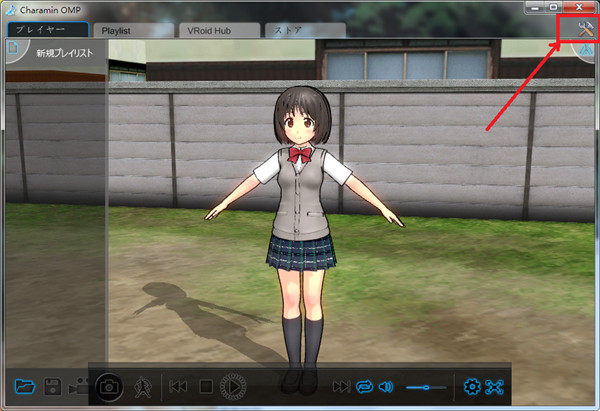The width and height of the screenshot is (600, 411).
Task: Switch to the プレイヤー tab
Action: tap(46, 31)
